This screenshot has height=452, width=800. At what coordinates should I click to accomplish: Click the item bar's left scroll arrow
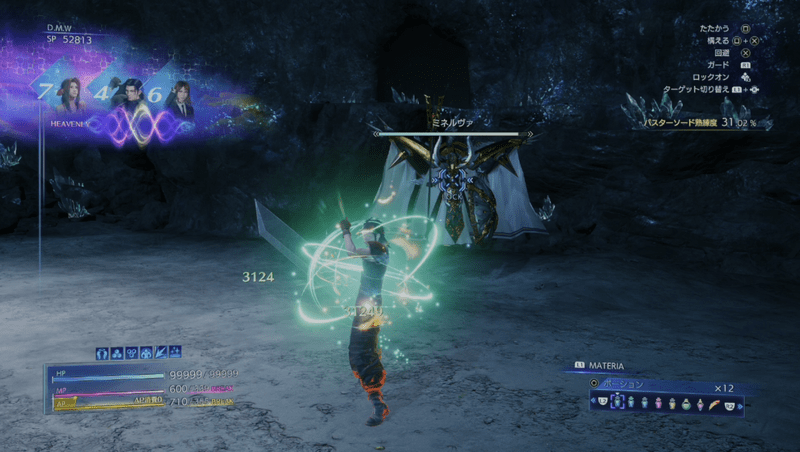(x=593, y=402)
